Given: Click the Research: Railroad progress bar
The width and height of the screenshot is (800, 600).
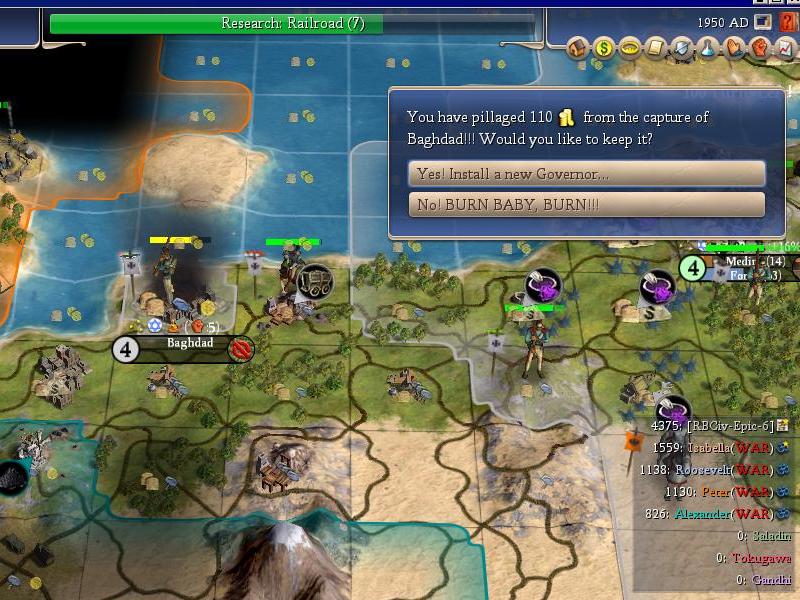Looking at the screenshot, I should (x=292, y=23).
